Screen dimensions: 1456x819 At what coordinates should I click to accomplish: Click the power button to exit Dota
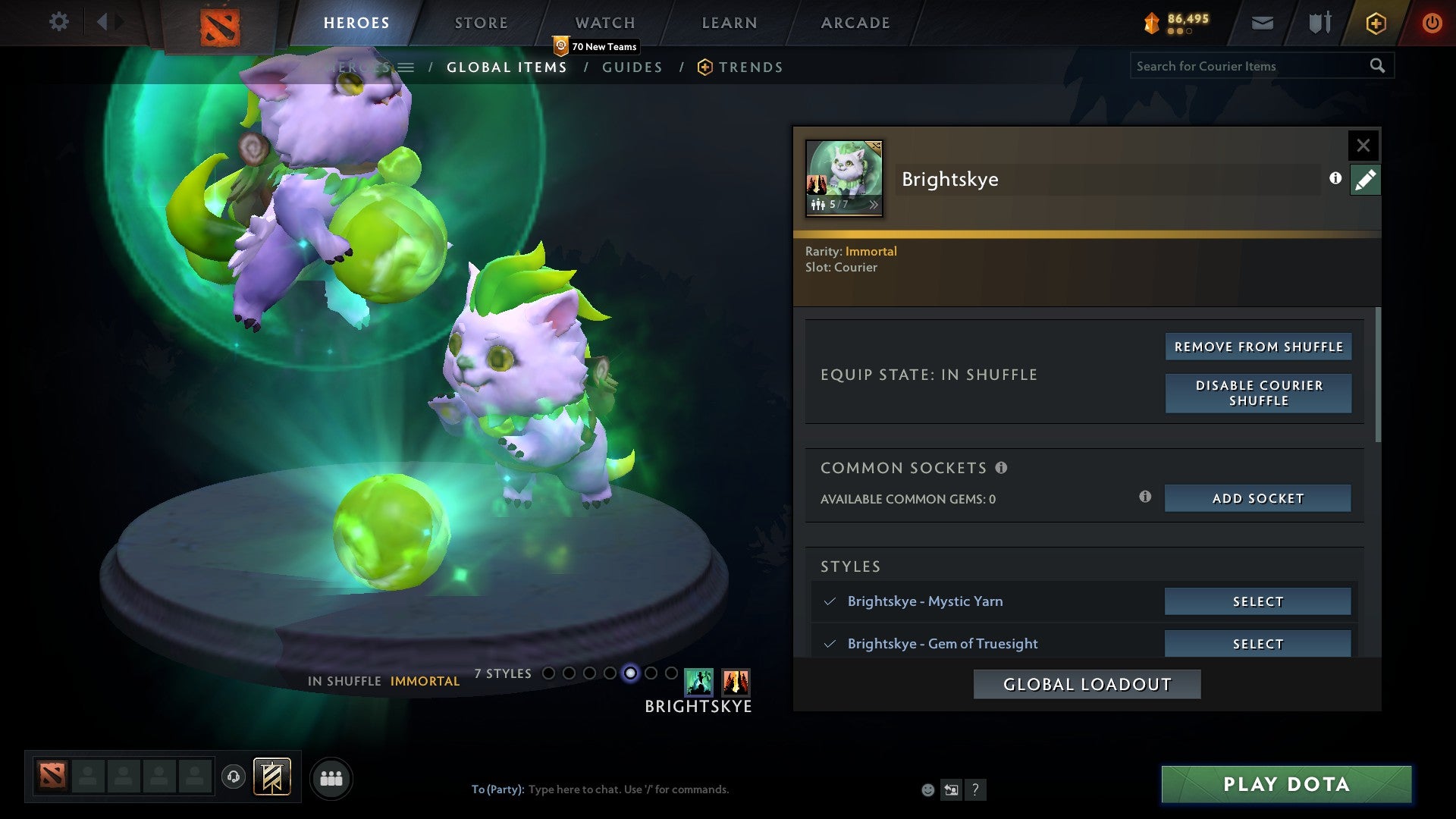click(1432, 23)
